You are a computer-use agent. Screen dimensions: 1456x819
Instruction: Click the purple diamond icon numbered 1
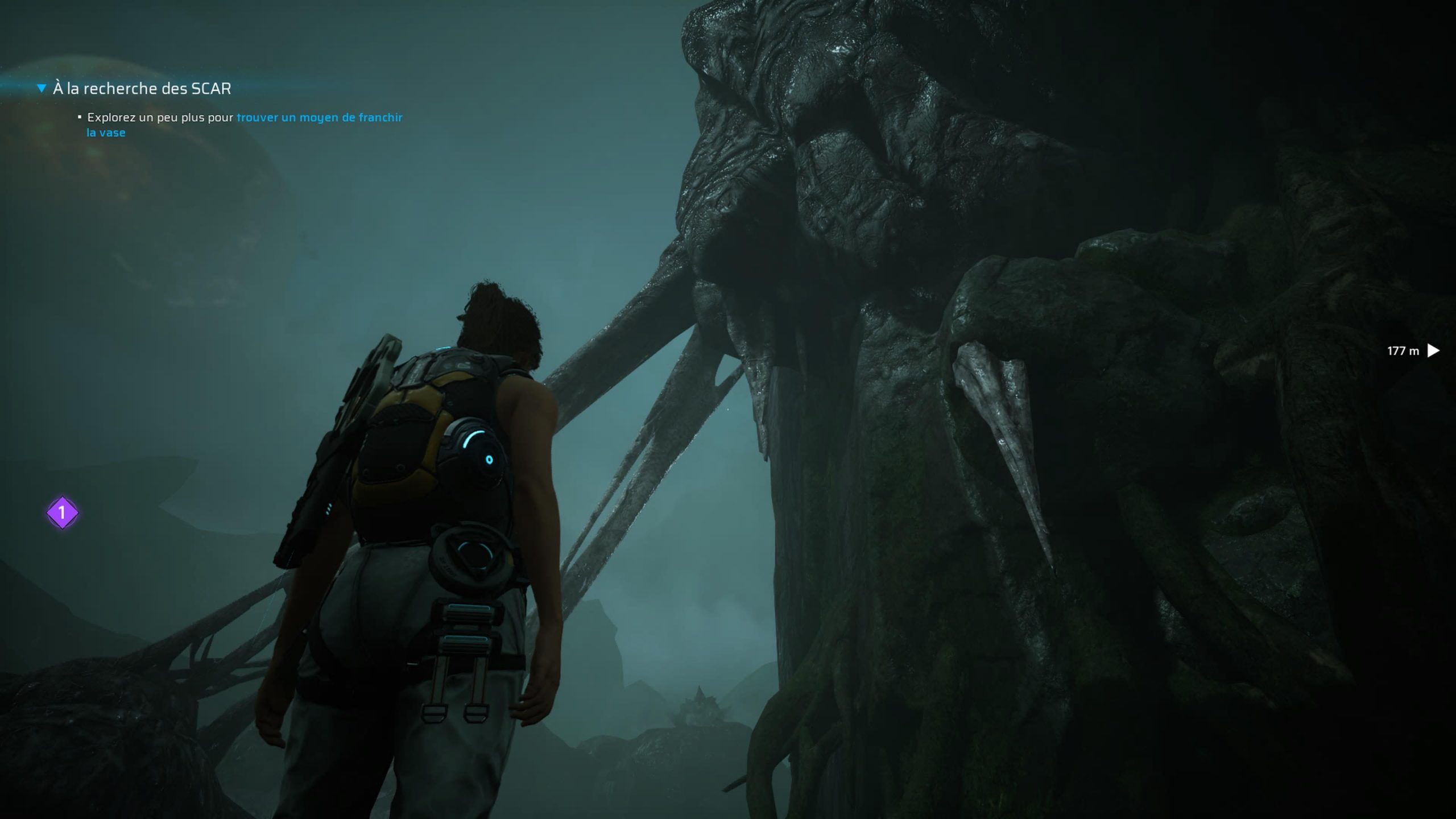(62, 513)
